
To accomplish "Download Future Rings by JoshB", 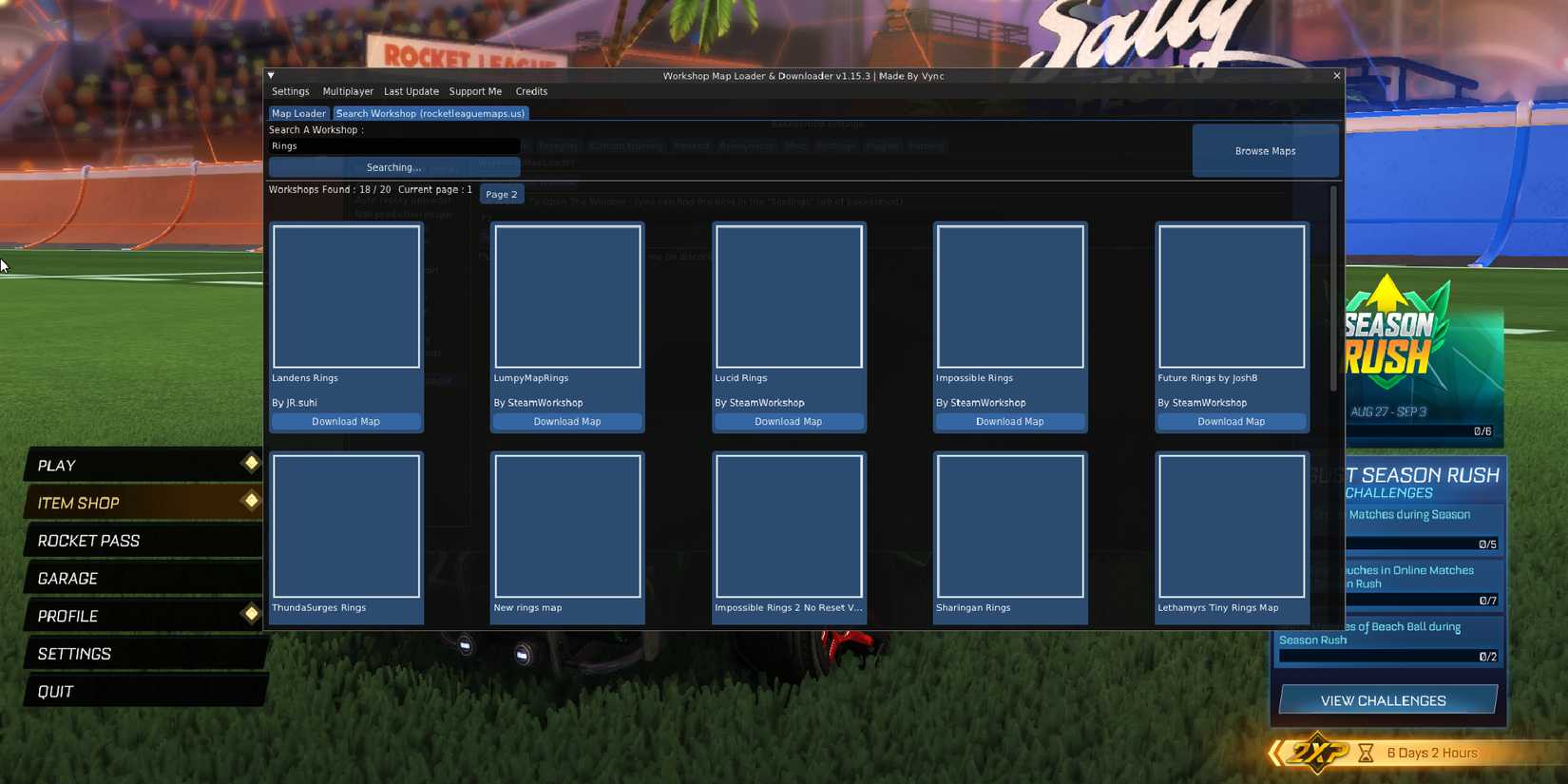I will point(1232,421).
